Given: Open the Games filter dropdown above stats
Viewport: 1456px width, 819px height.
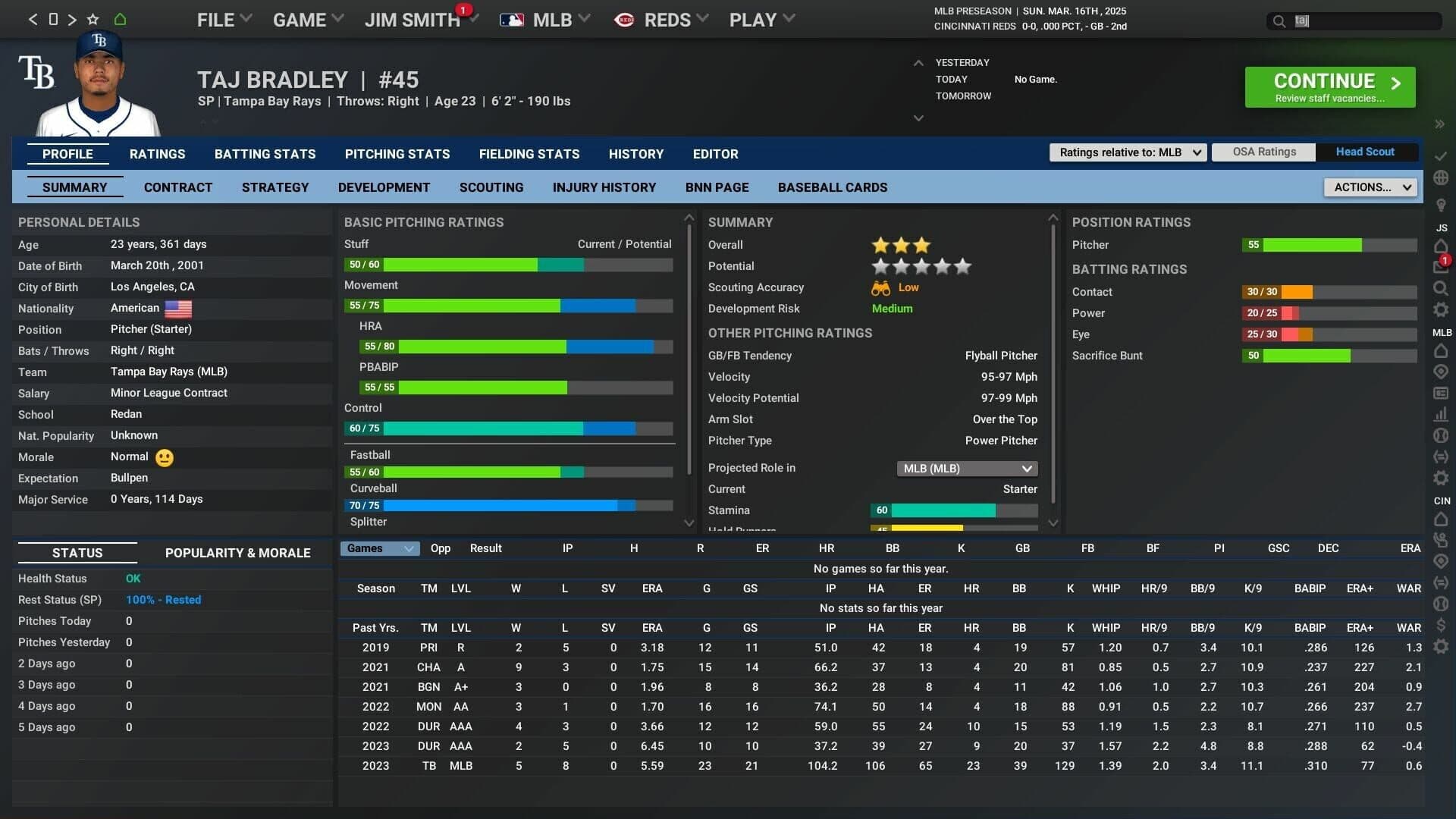Looking at the screenshot, I should [379, 548].
